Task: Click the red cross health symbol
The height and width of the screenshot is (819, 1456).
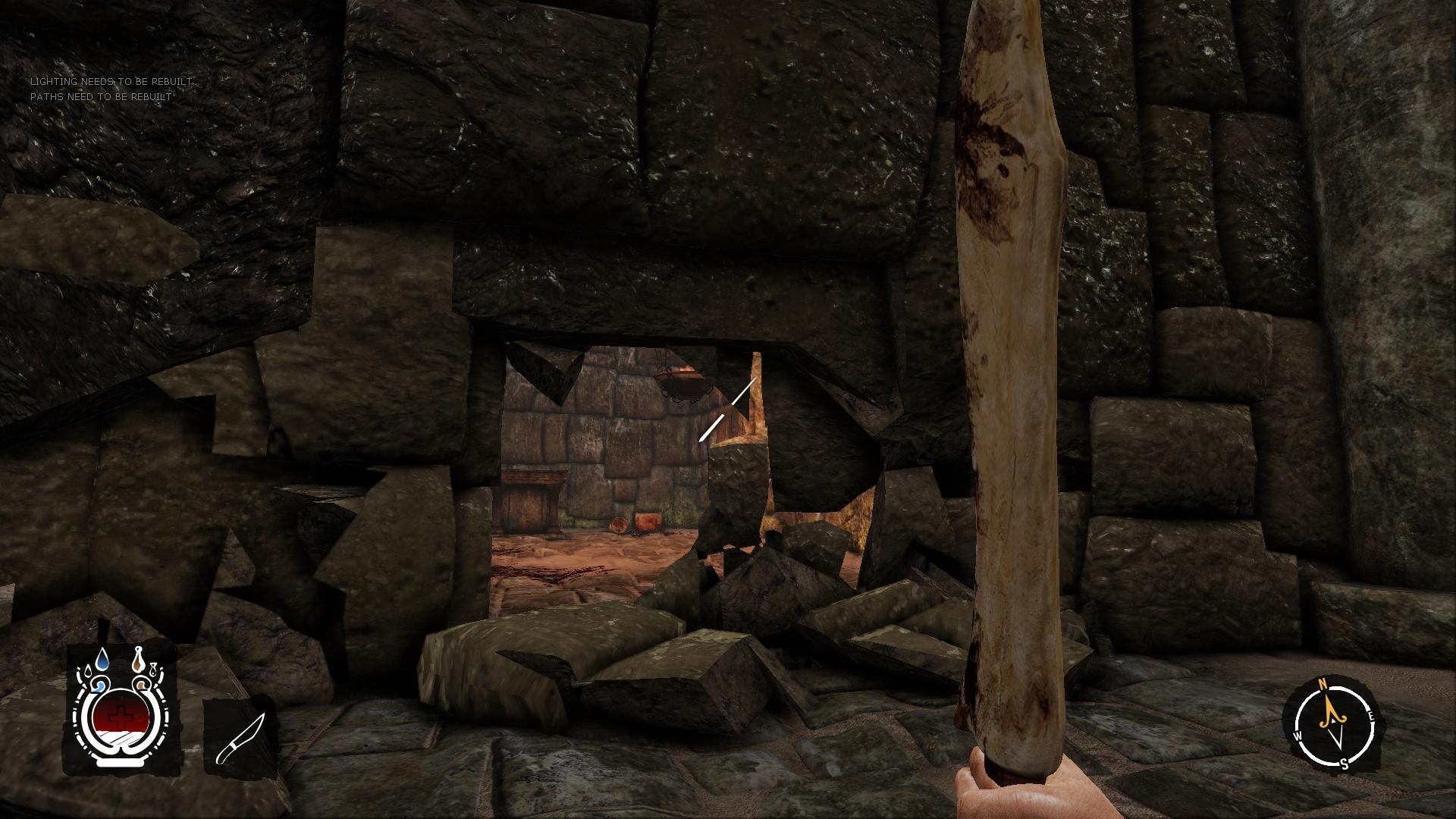Action: (x=121, y=715)
